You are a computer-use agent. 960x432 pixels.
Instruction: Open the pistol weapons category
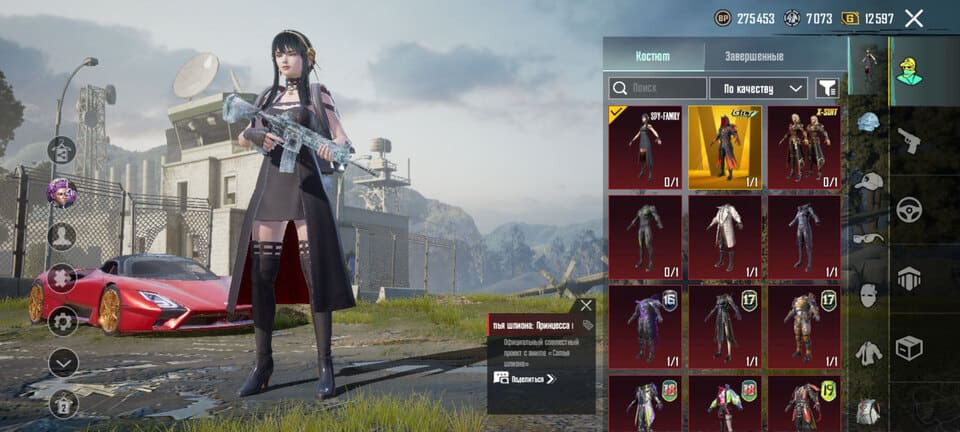click(908, 140)
